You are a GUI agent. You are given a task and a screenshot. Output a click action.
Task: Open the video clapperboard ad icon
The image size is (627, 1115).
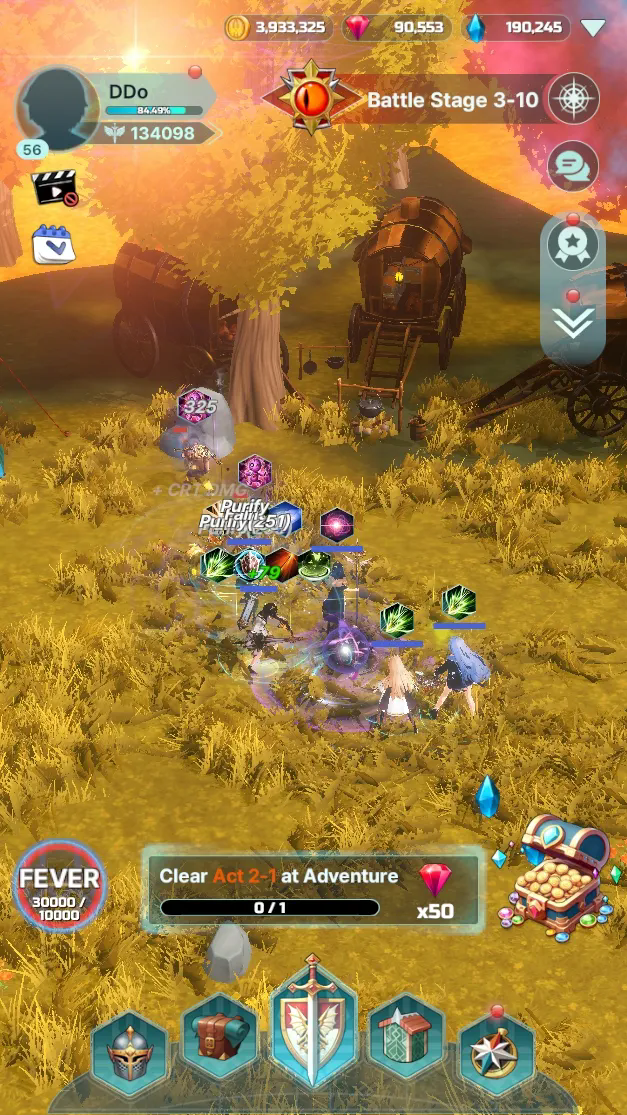point(54,187)
